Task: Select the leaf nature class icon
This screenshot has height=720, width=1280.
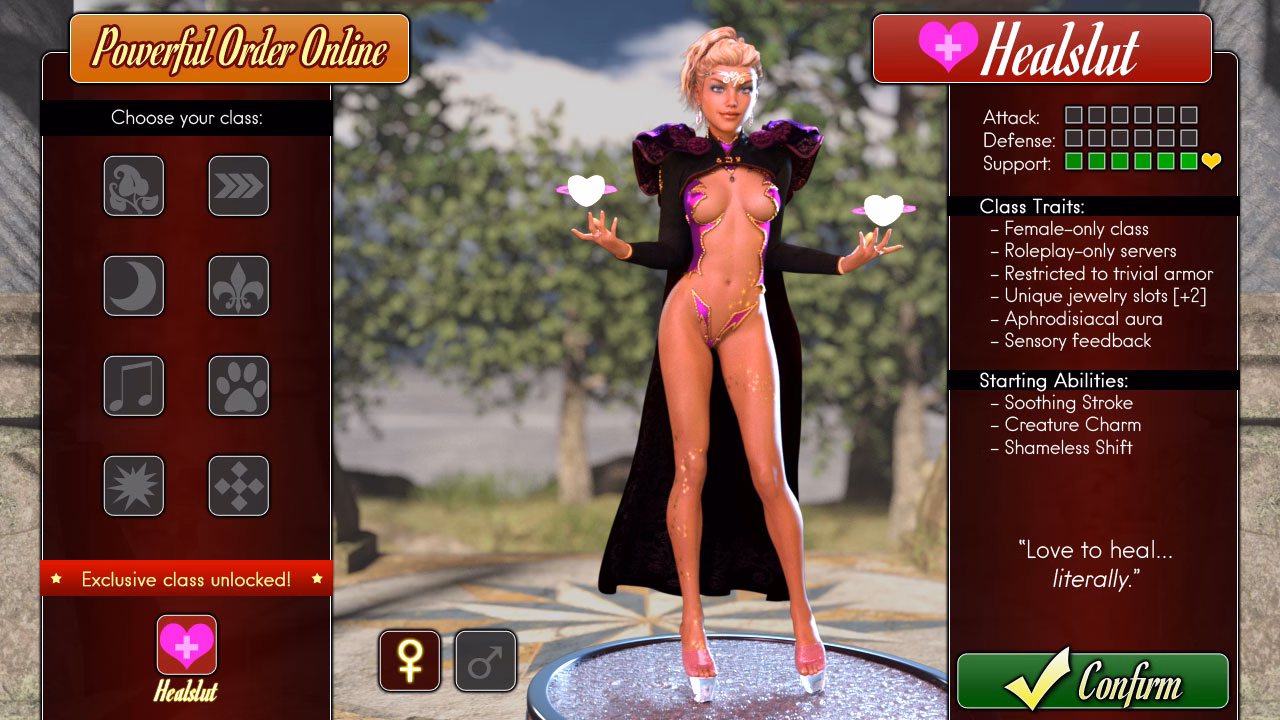Action: point(133,186)
